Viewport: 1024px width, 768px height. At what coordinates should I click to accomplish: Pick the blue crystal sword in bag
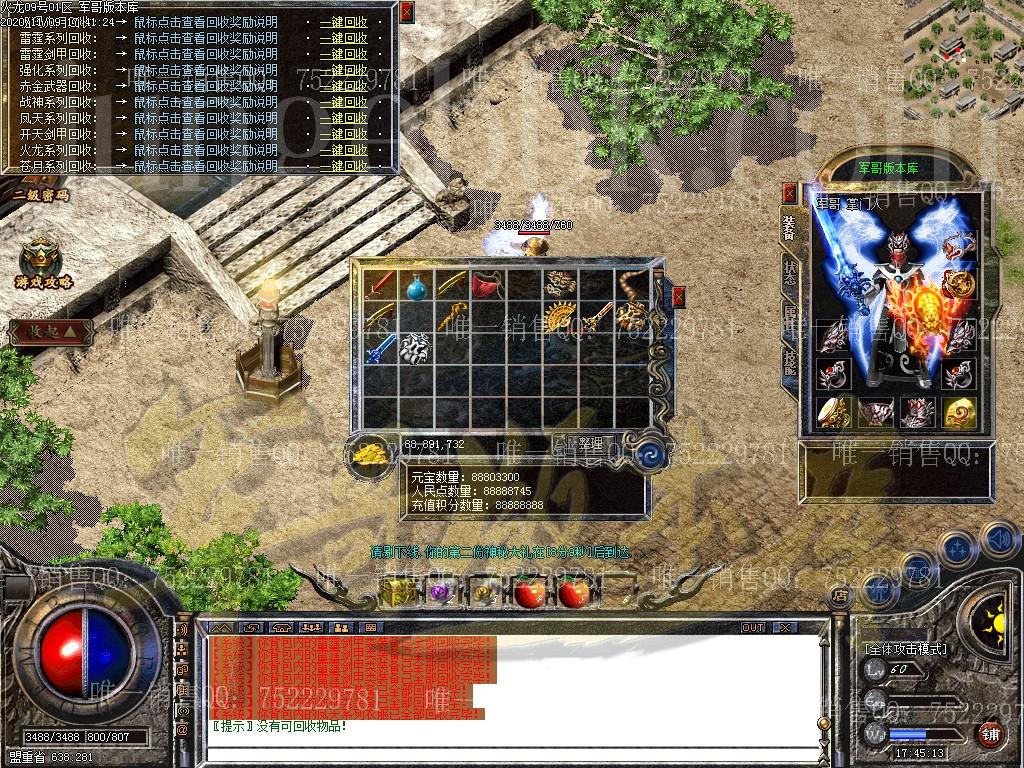coord(381,349)
